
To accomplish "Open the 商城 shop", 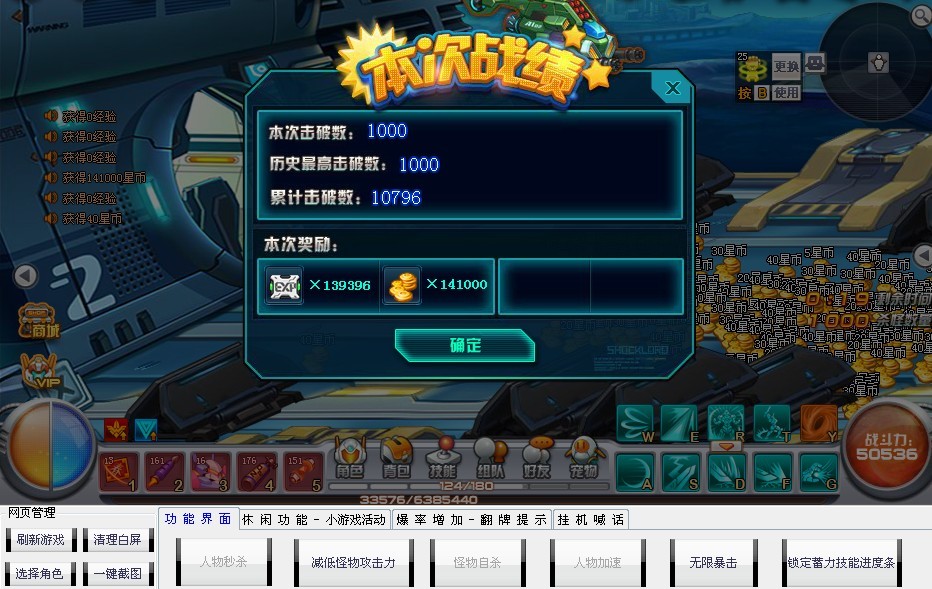I will click(39, 320).
